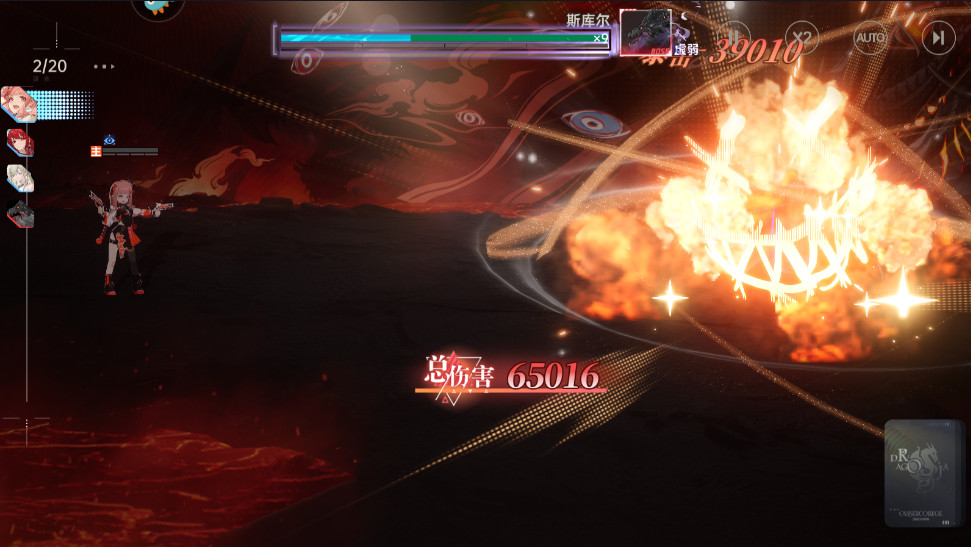Enable AUTO battle mode
Viewport: 971px width, 547px height.
click(x=869, y=39)
